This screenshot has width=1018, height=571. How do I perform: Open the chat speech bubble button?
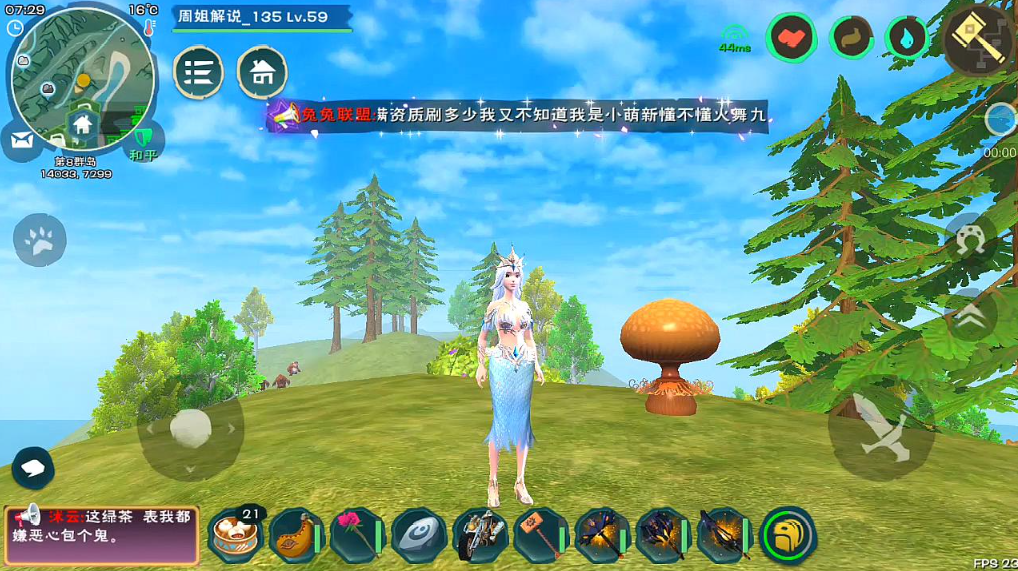(x=33, y=467)
